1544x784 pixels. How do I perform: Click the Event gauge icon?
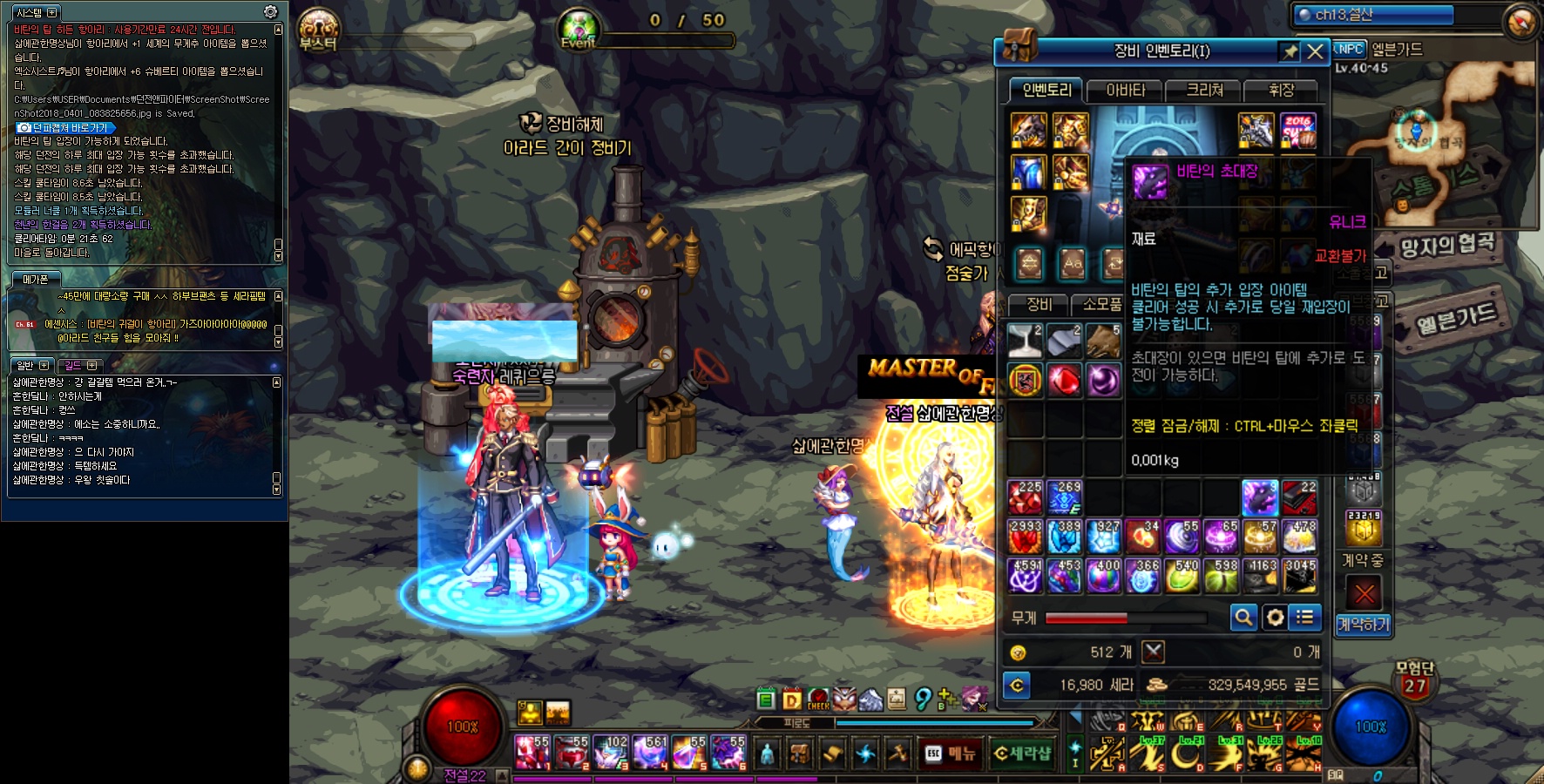point(578,29)
